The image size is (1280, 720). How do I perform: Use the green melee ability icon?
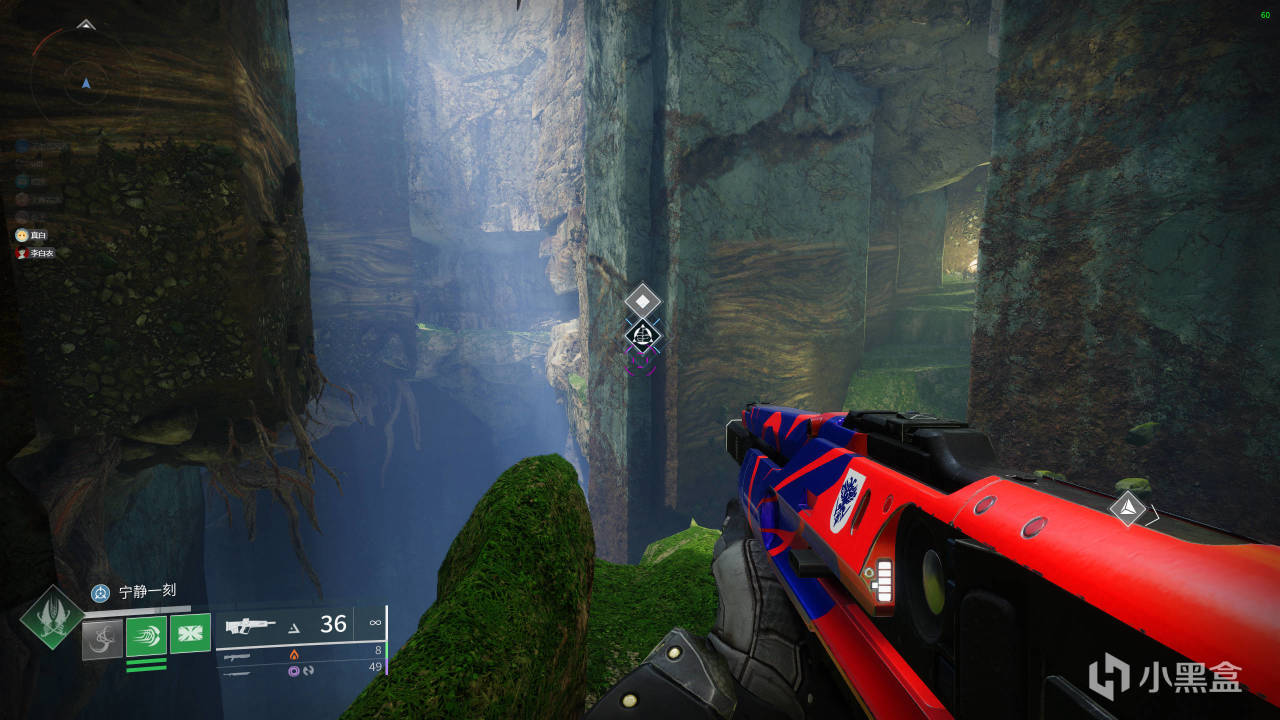point(146,636)
